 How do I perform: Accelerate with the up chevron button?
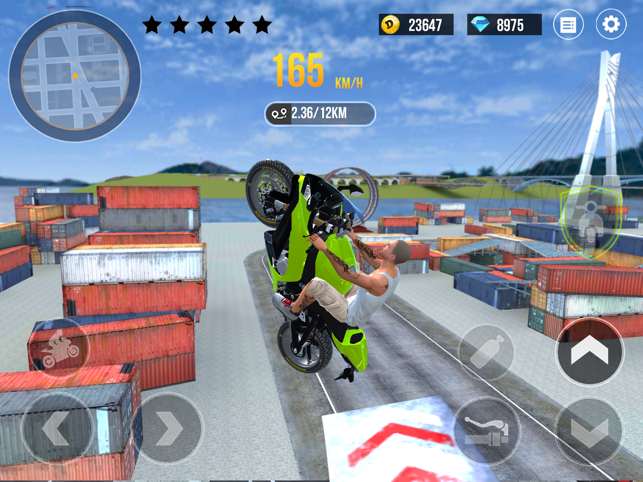pos(589,351)
